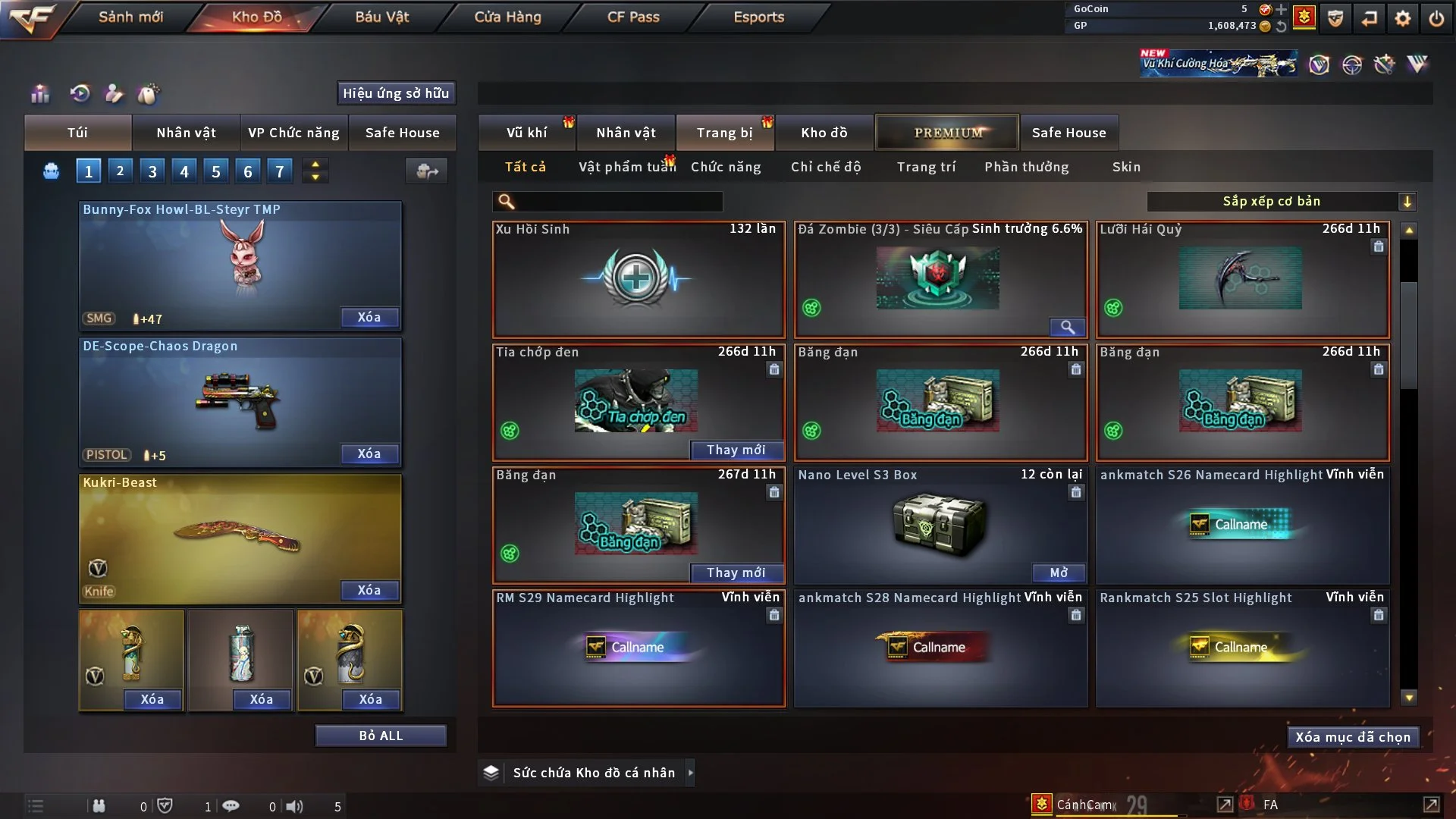Open the Sắp xếp cơ bản sort dropdown
The image size is (1456, 819).
[x=1281, y=202]
